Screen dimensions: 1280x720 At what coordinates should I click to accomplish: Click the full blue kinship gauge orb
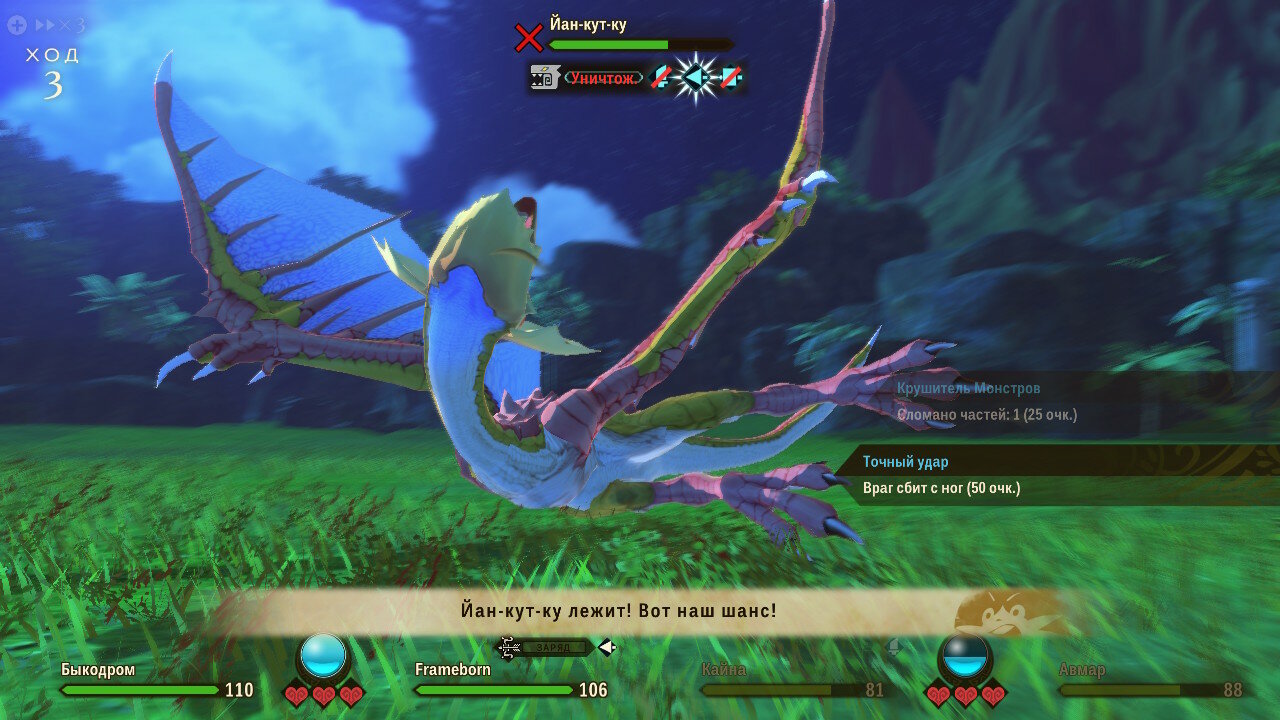[x=323, y=656]
